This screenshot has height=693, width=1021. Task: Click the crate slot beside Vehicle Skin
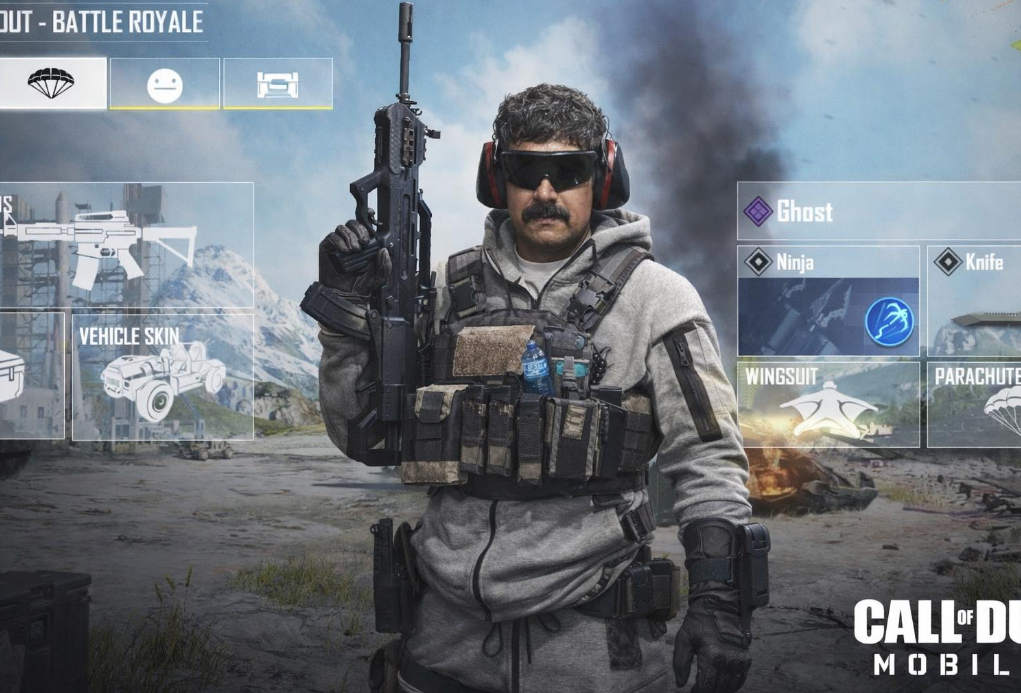click(x=30, y=375)
